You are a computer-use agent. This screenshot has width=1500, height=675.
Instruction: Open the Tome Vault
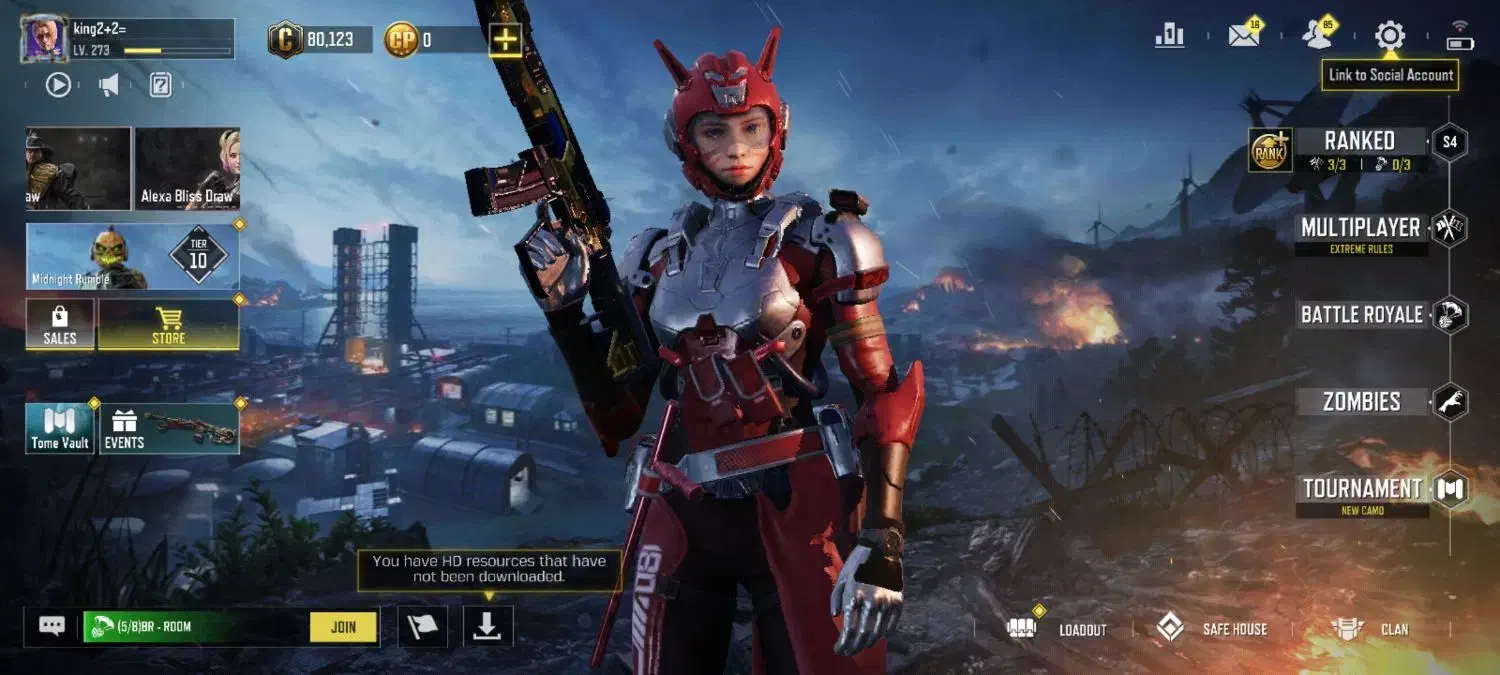click(x=60, y=428)
